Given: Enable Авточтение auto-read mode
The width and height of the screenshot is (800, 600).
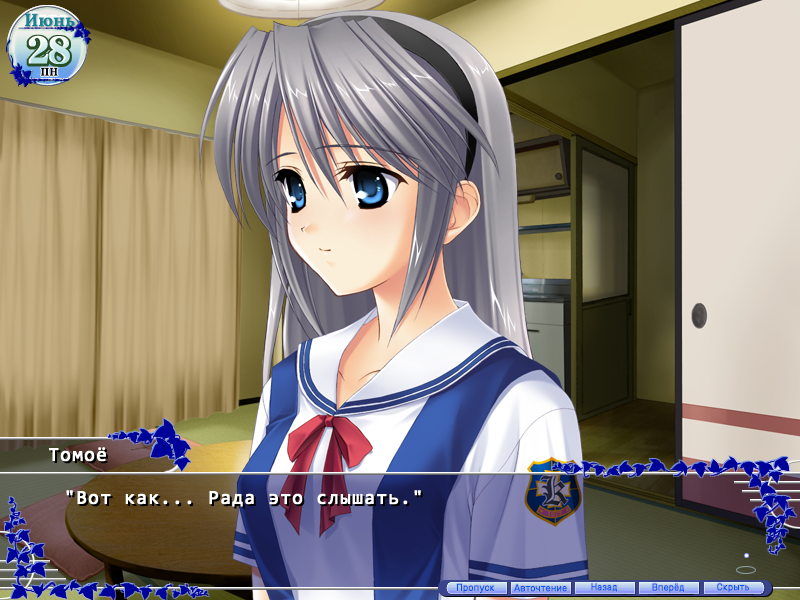Looking at the screenshot, I should 540,588.
